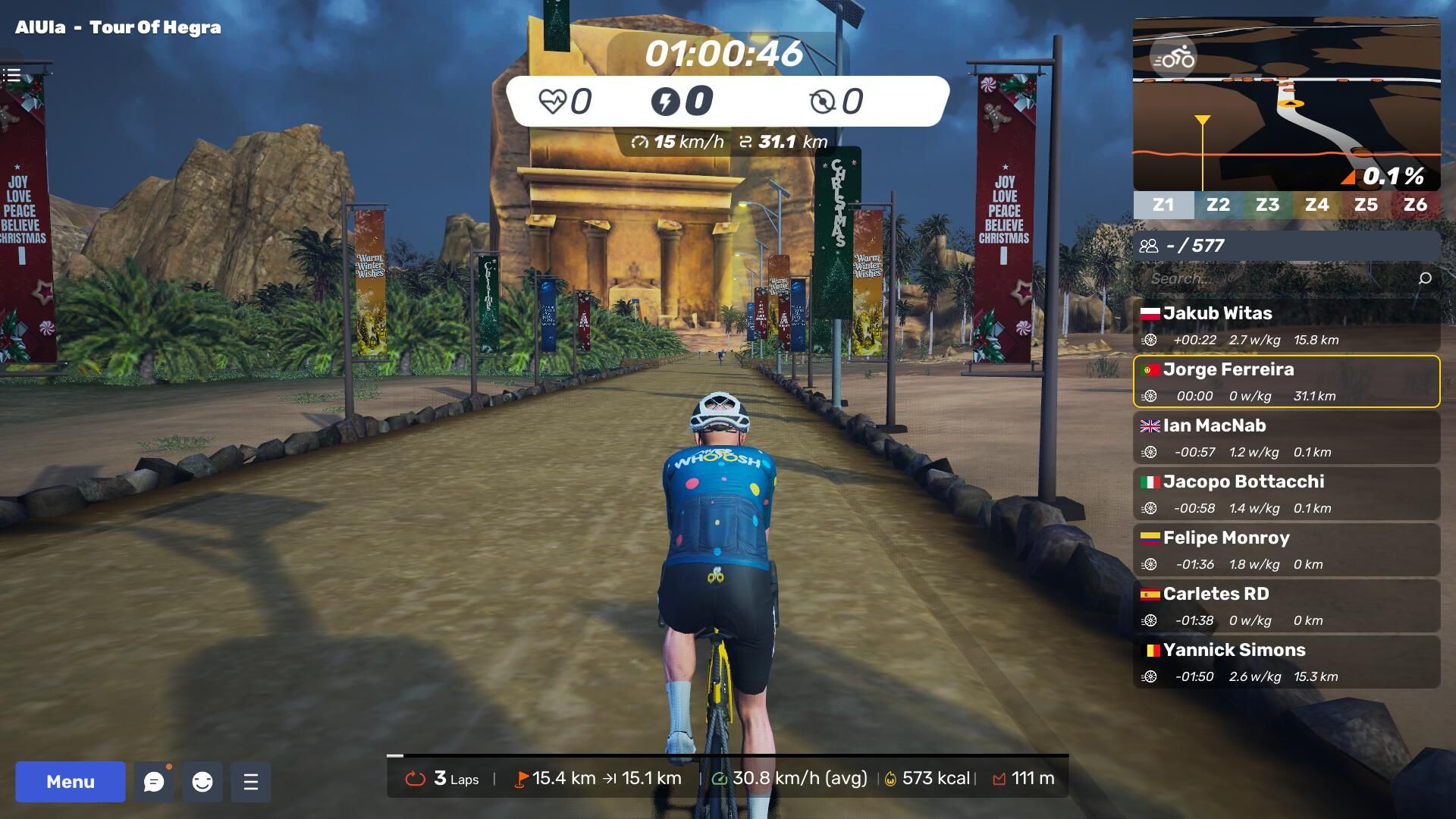Screen dimensions: 1456x819
Task: Open the blue Menu button
Action: click(x=71, y=782)
